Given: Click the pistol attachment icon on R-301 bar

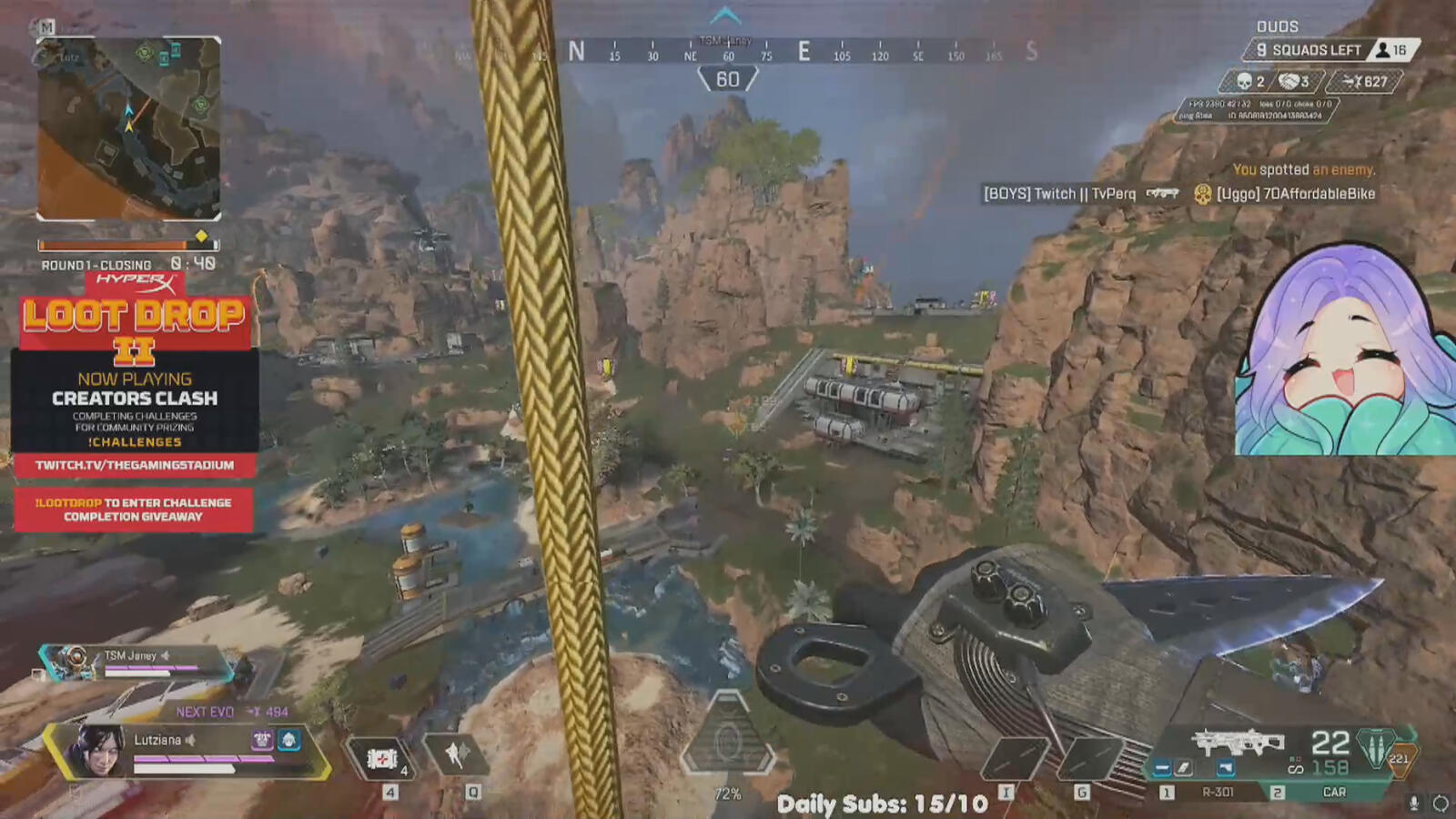Looking at the screenshot, I should click(x=1226, y=768).
